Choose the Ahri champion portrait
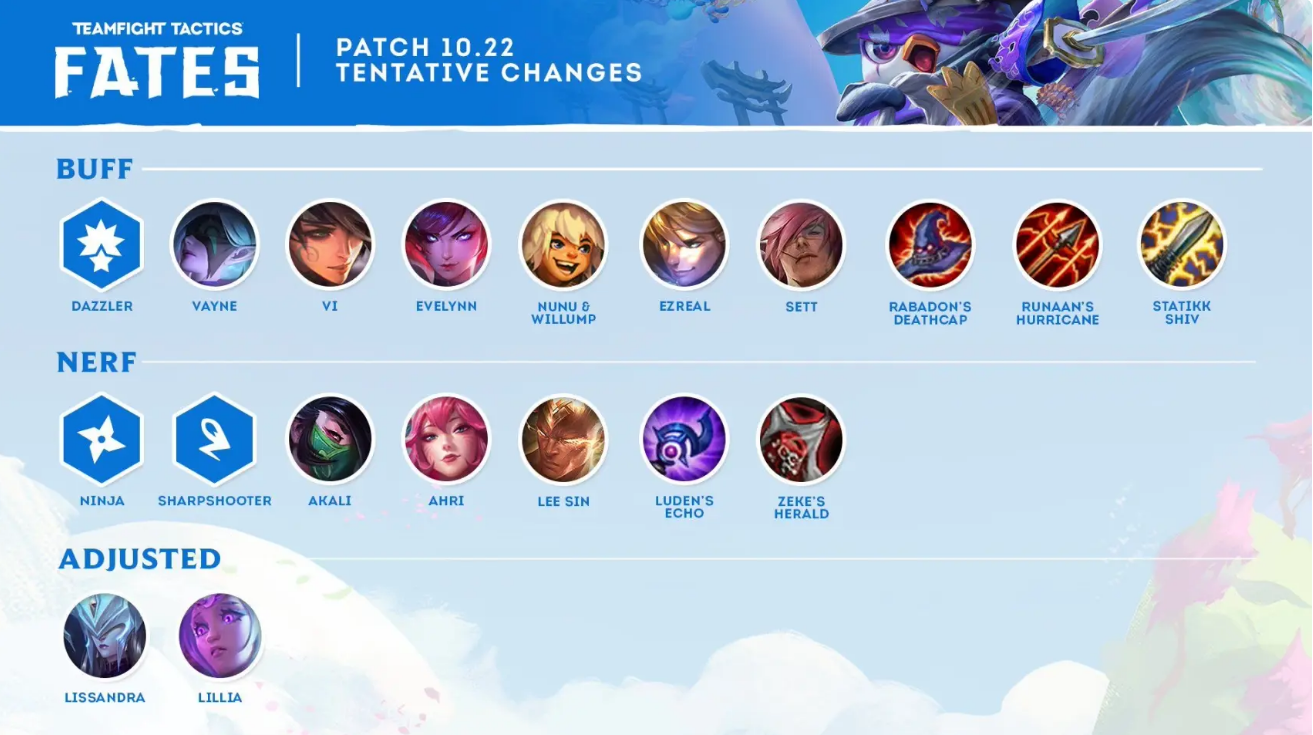Screen dimensions: 1313x735 (446, 439)
